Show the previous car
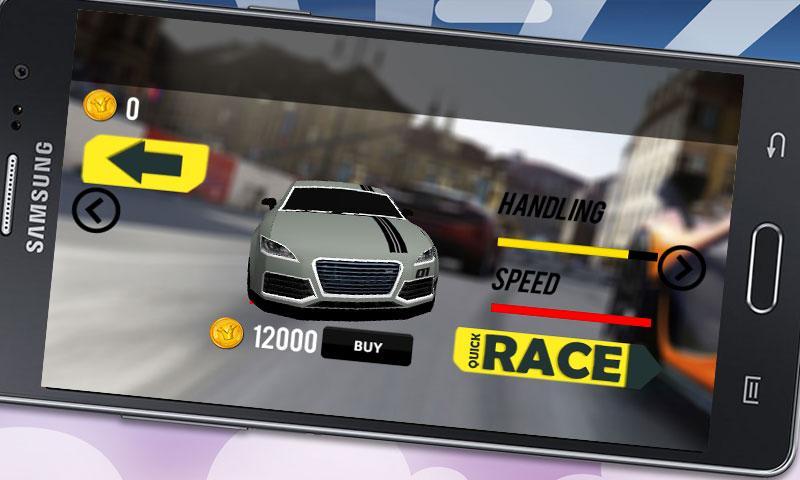 click(x=97, y=209)
